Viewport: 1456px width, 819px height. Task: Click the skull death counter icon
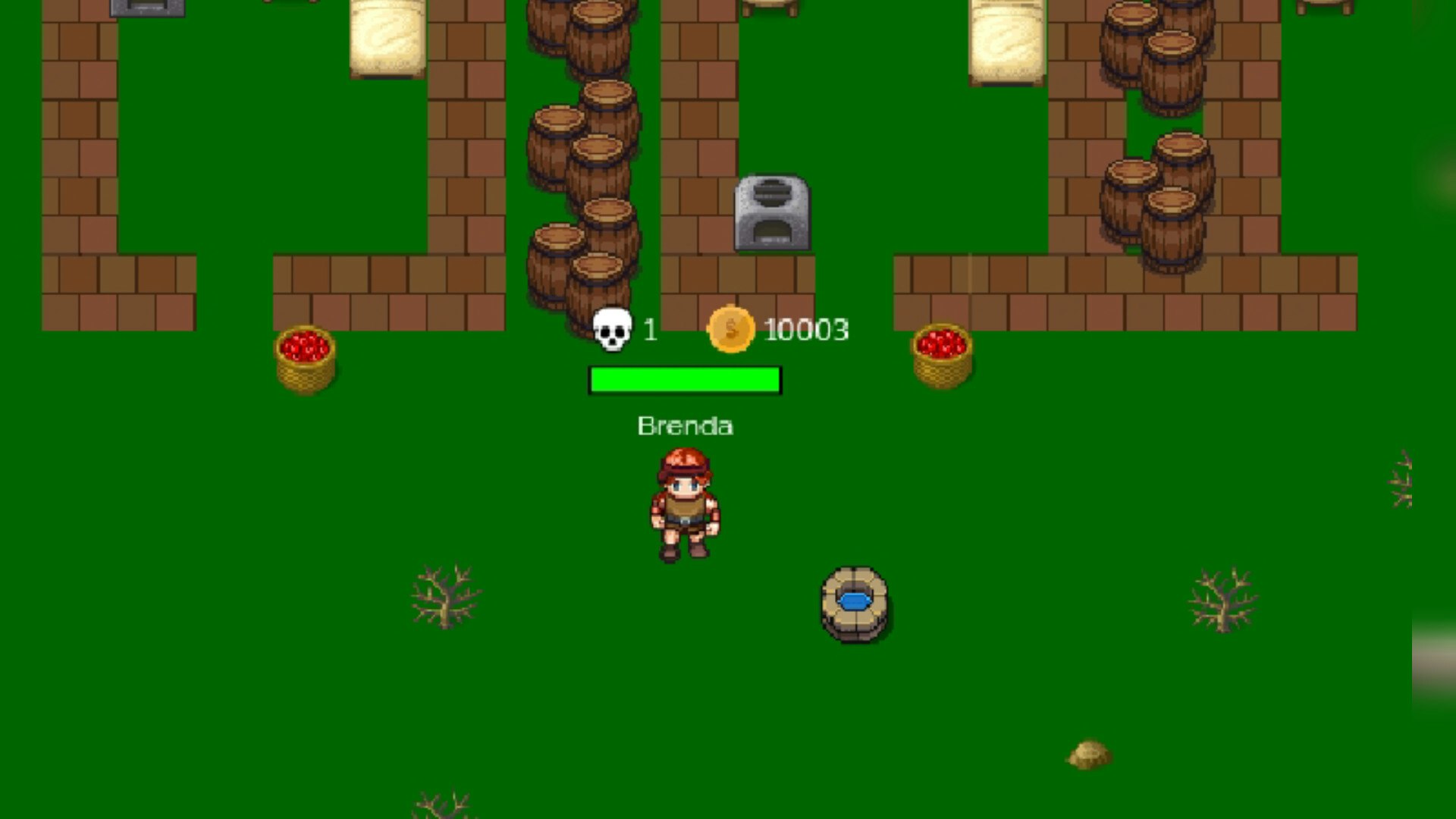611,331
